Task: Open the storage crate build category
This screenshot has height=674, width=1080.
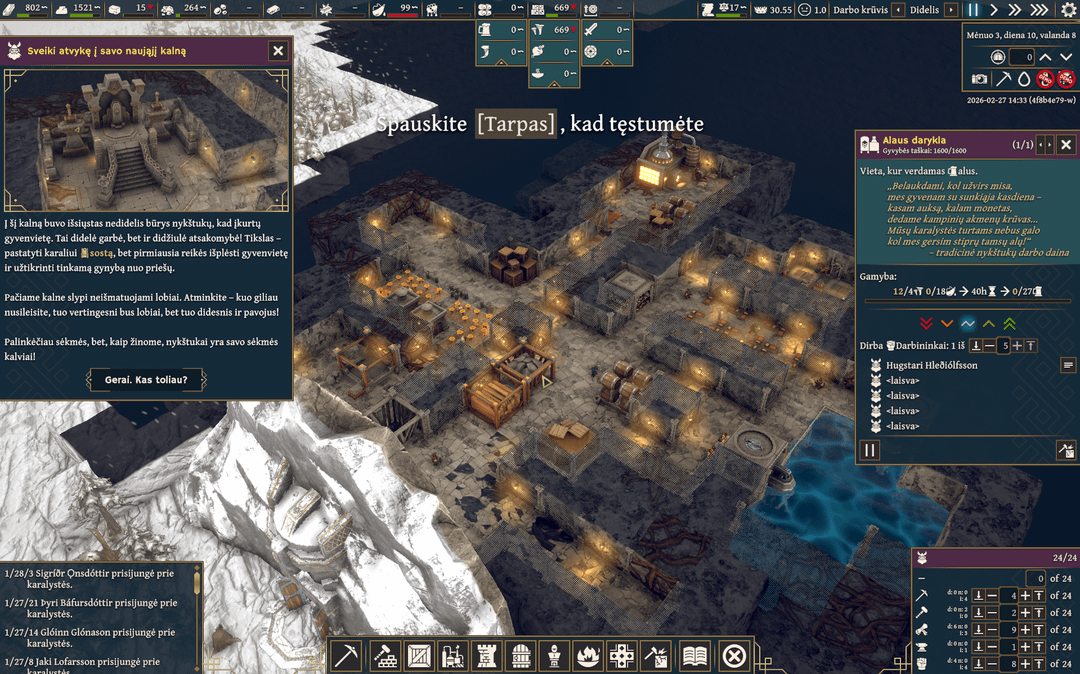Action: tap(420, 656)
